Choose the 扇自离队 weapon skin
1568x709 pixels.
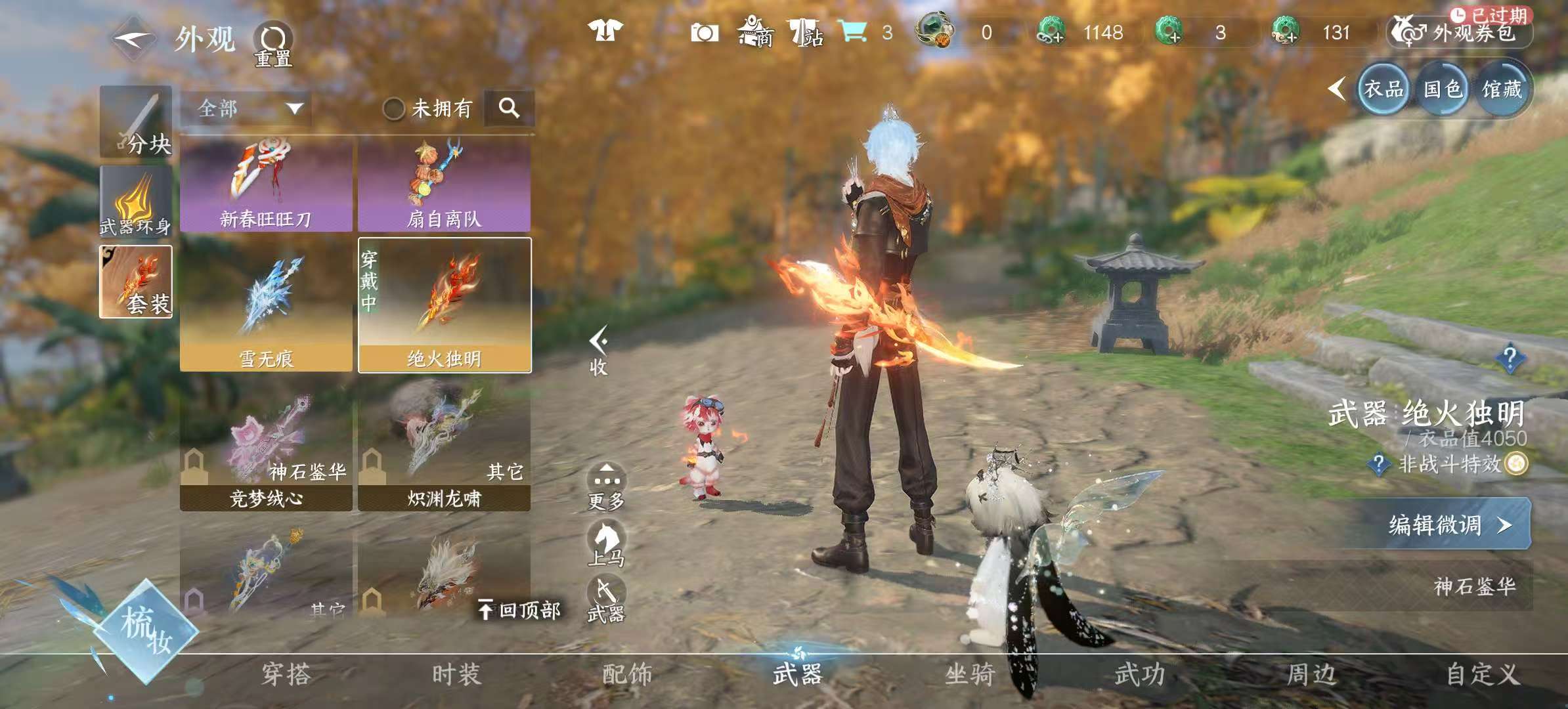point(444,184)
